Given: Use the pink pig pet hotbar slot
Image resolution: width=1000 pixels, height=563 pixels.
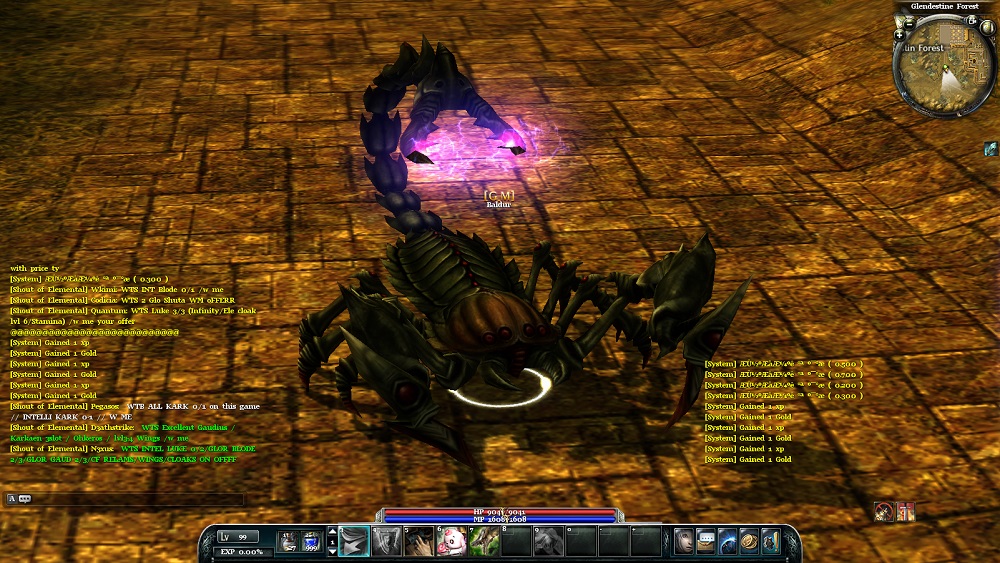Looking at the screenshot, I should pyautogui.click(x=451, y=542).
